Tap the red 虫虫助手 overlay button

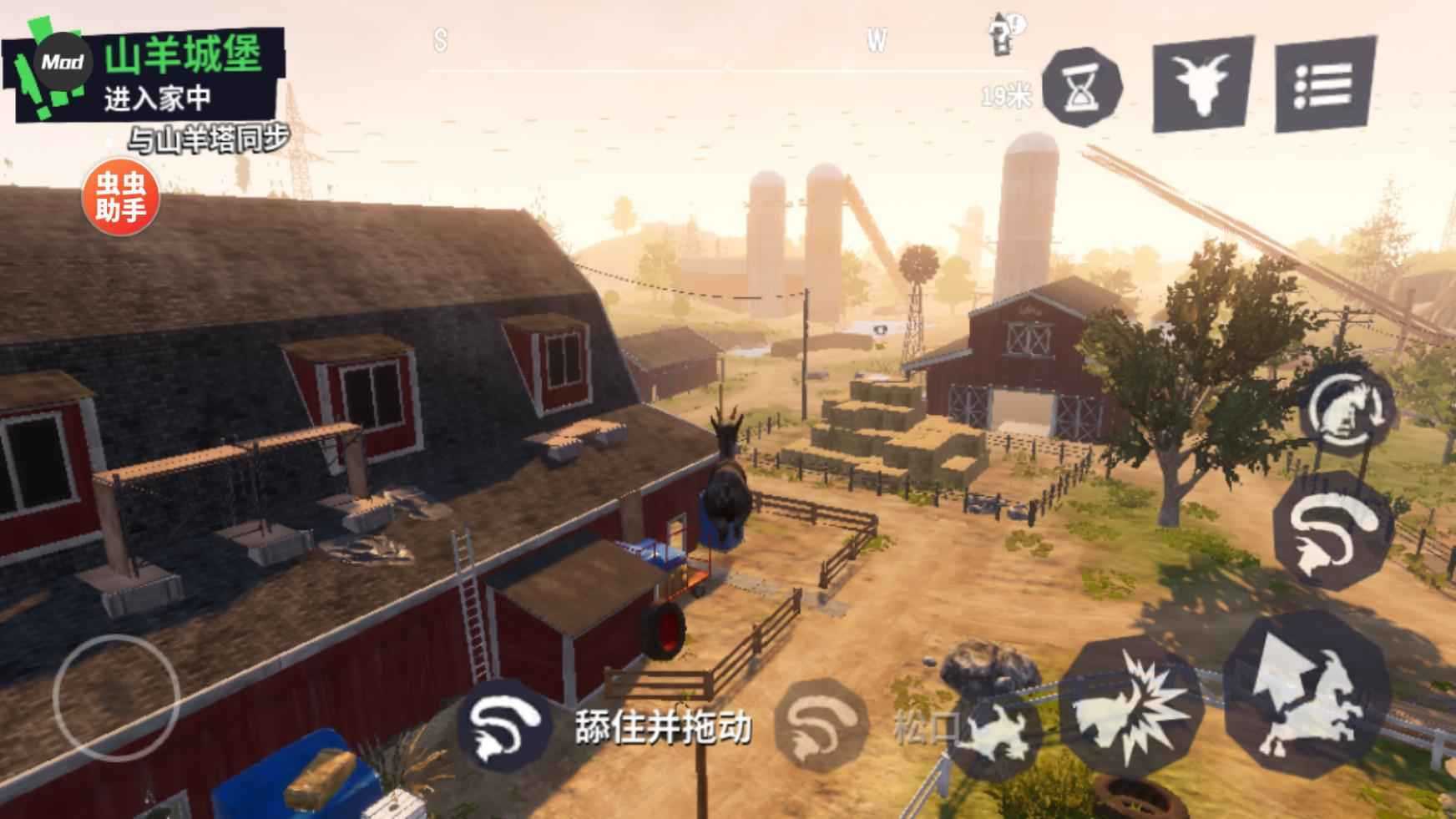pyautogui.click(x=120, y=198)
